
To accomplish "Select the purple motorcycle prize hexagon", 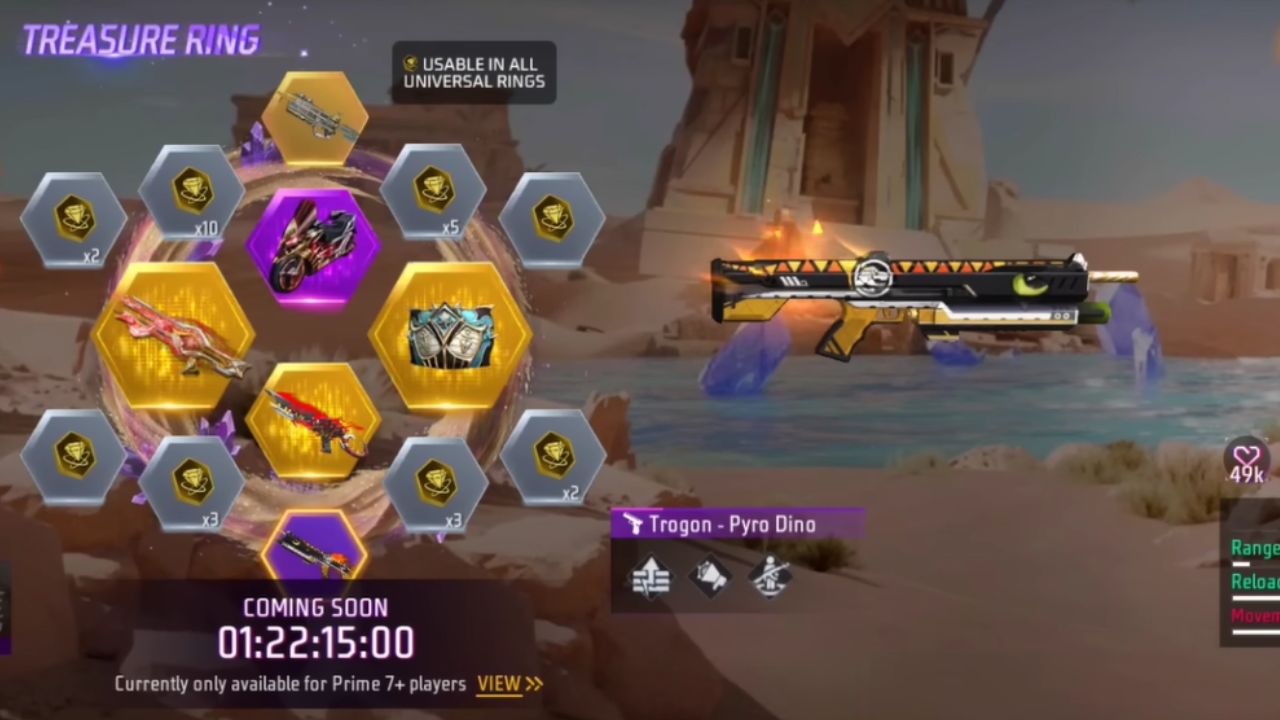I will tap(313, 245).
